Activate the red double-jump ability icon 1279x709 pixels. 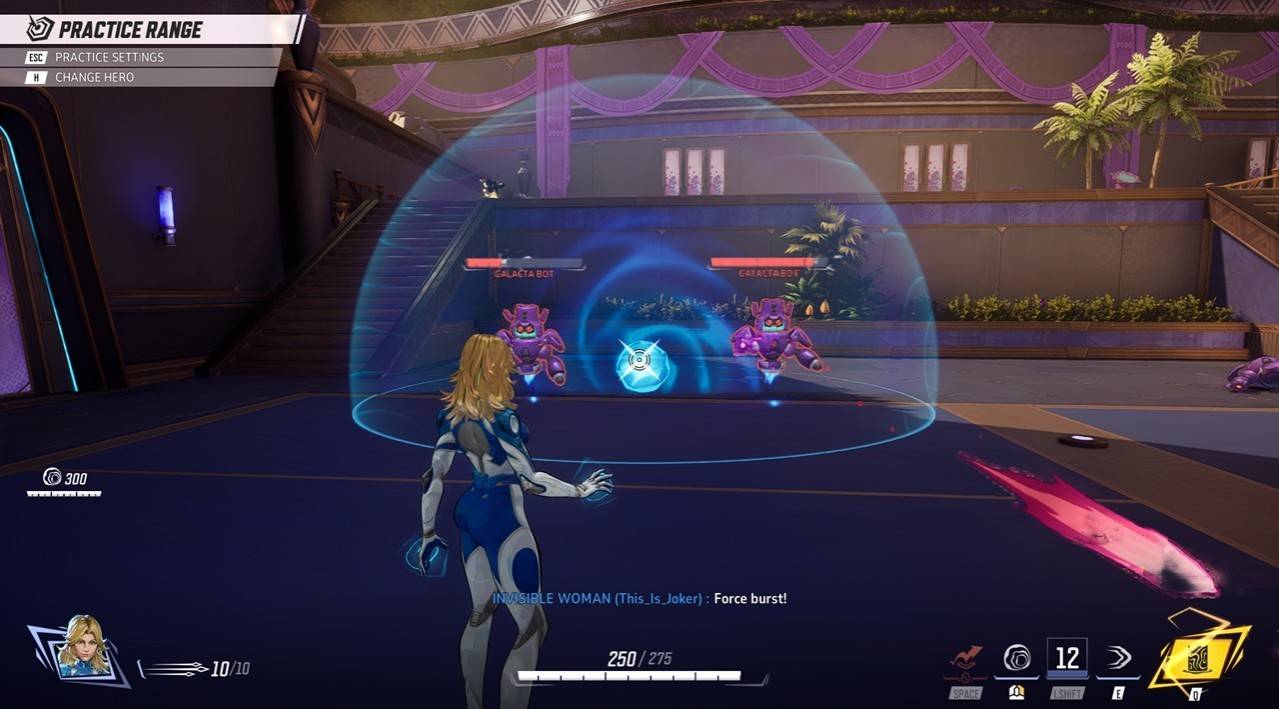pos(966,658)
